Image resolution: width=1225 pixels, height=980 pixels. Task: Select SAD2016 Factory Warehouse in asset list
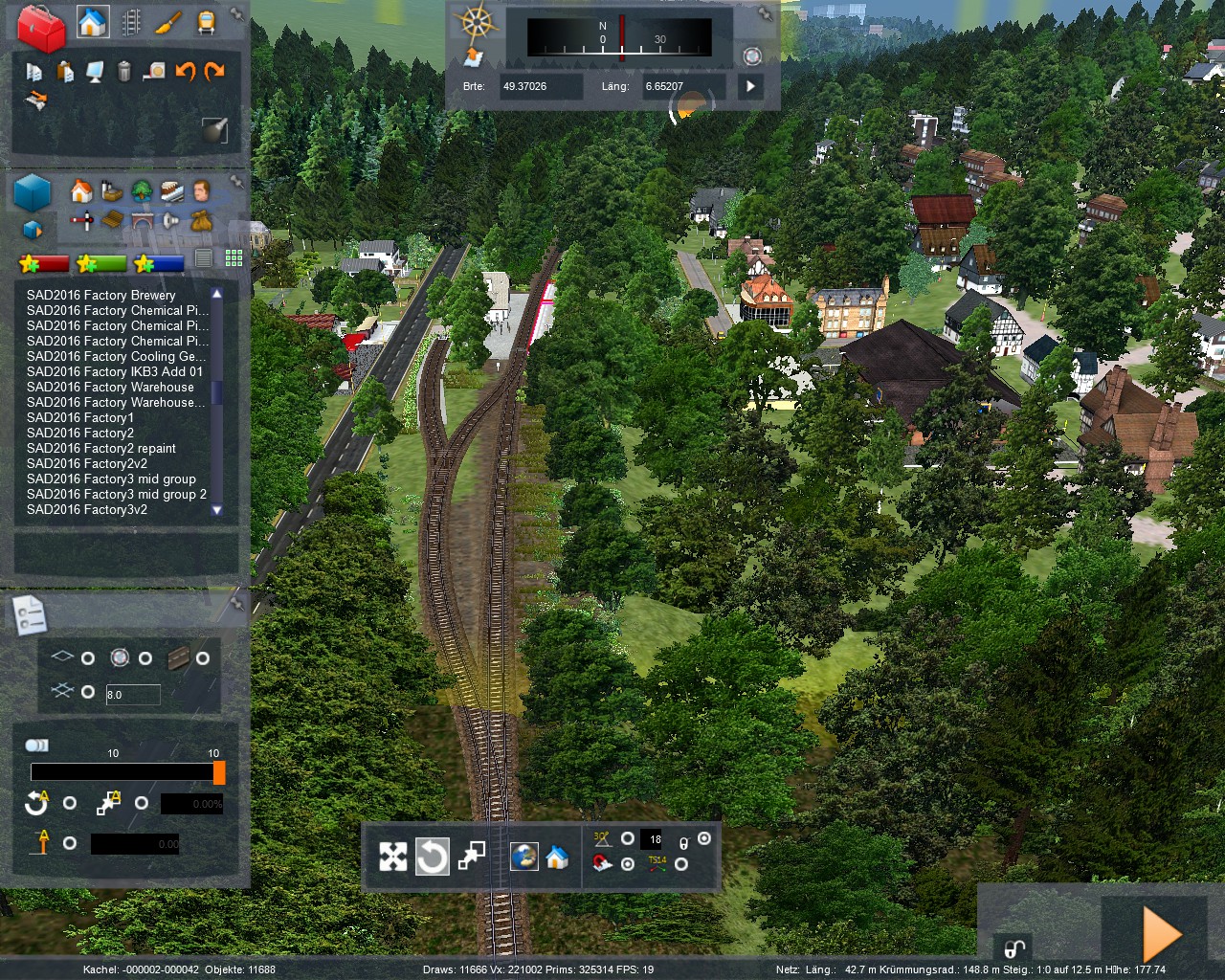coord(110,387)
